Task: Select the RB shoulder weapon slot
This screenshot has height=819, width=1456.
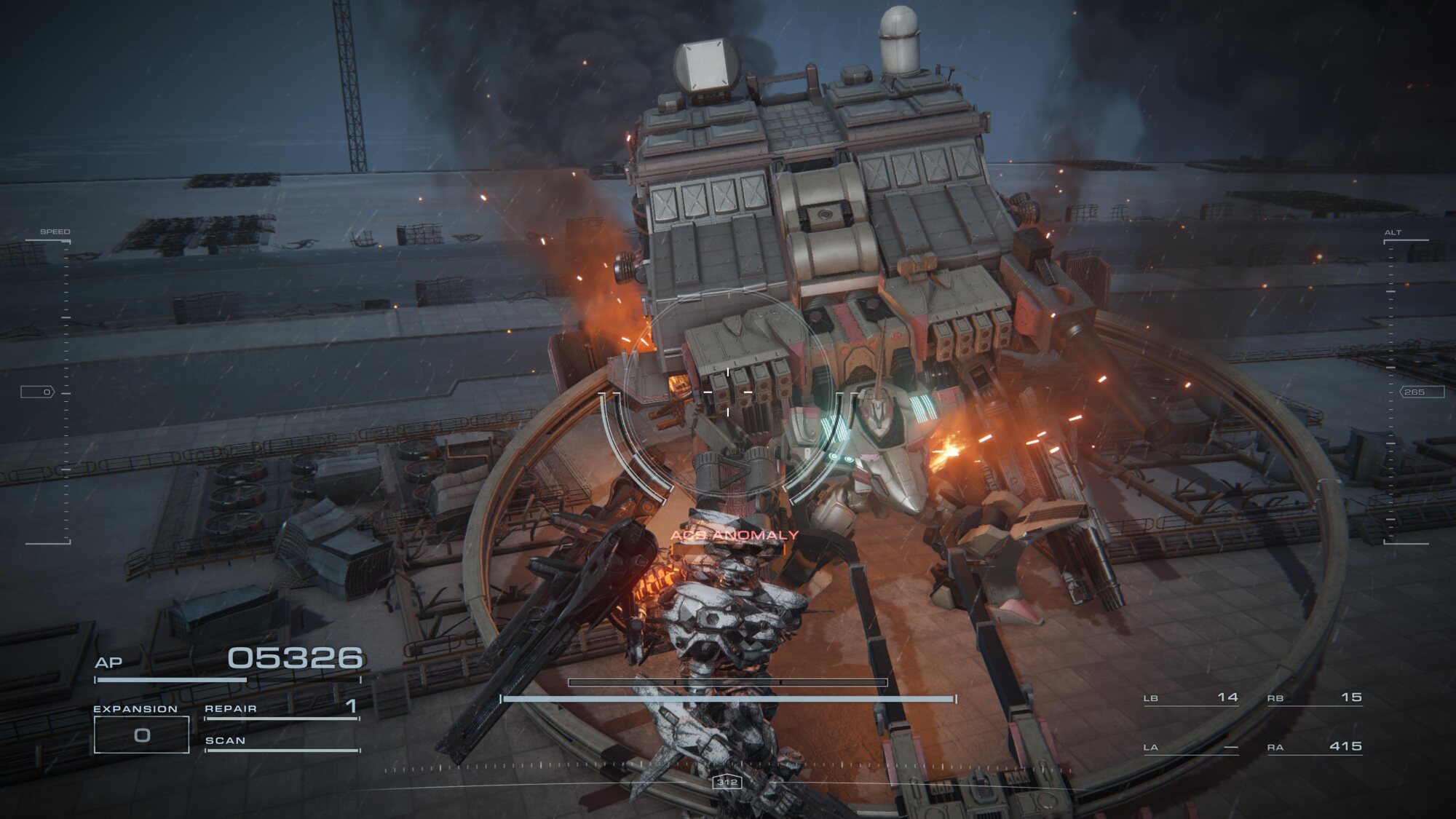Action: click(1315, 698)
